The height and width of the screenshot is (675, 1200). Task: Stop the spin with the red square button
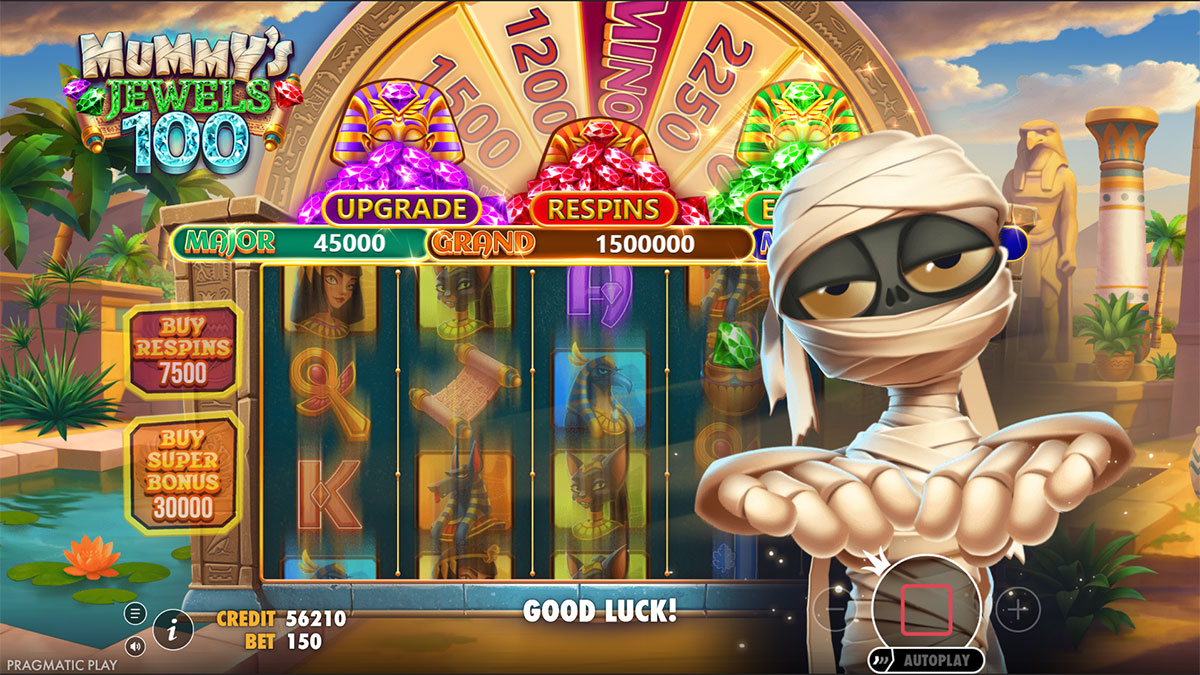click(925, 611)
